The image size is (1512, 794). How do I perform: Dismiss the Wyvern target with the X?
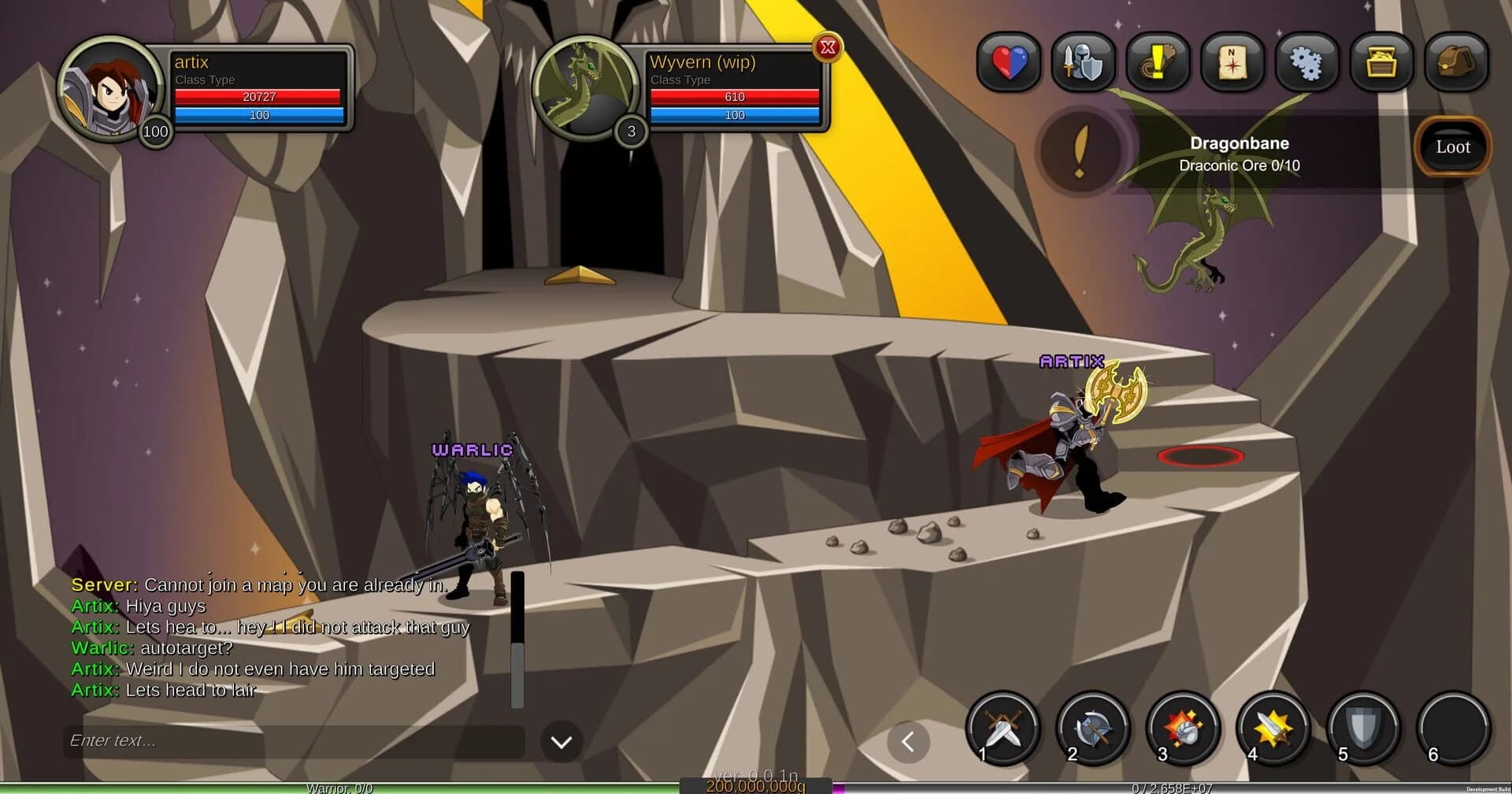pyautogui.click(x=828, y=47)
